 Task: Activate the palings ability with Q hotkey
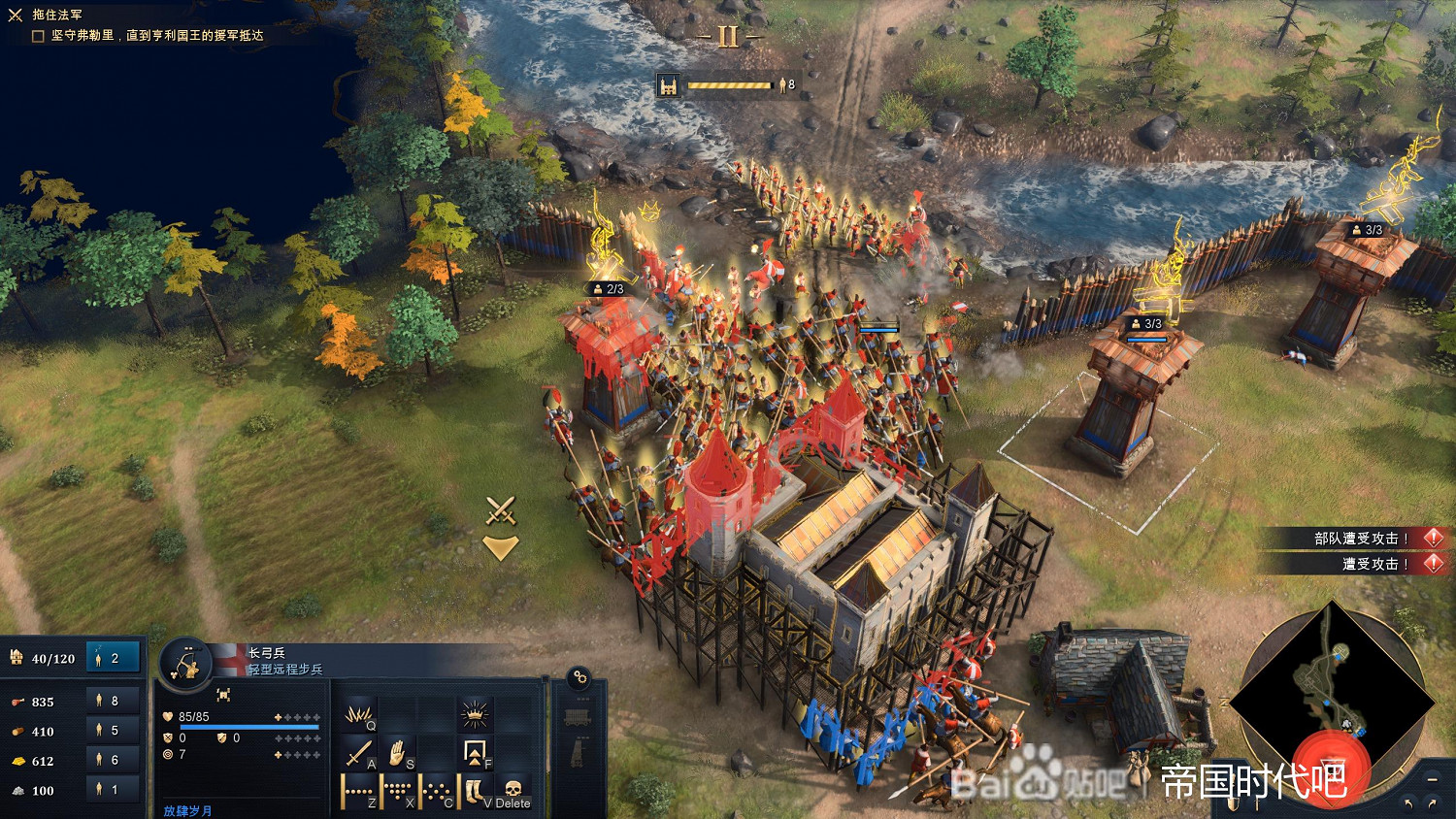point(359,717)
